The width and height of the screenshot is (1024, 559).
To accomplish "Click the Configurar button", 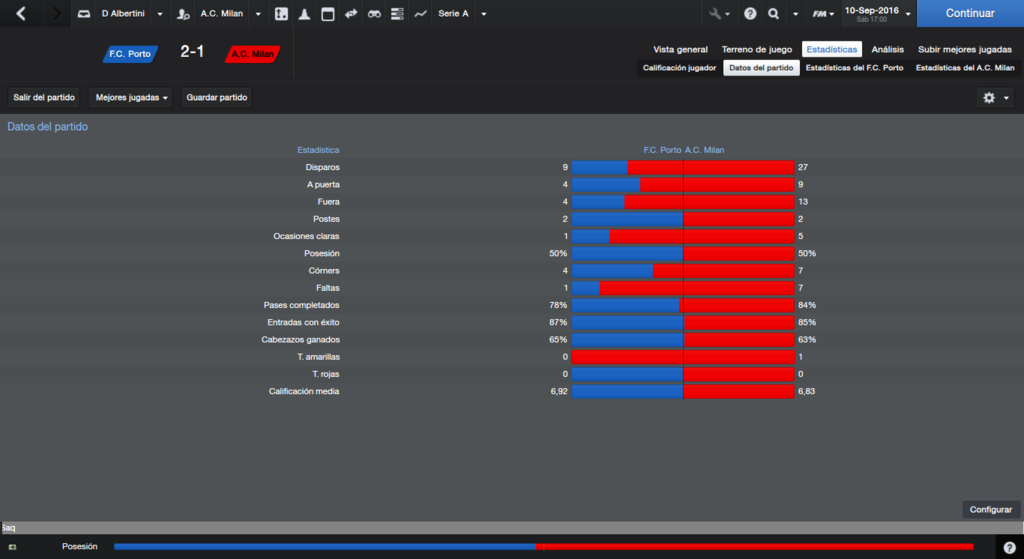I will coord(991,509).
